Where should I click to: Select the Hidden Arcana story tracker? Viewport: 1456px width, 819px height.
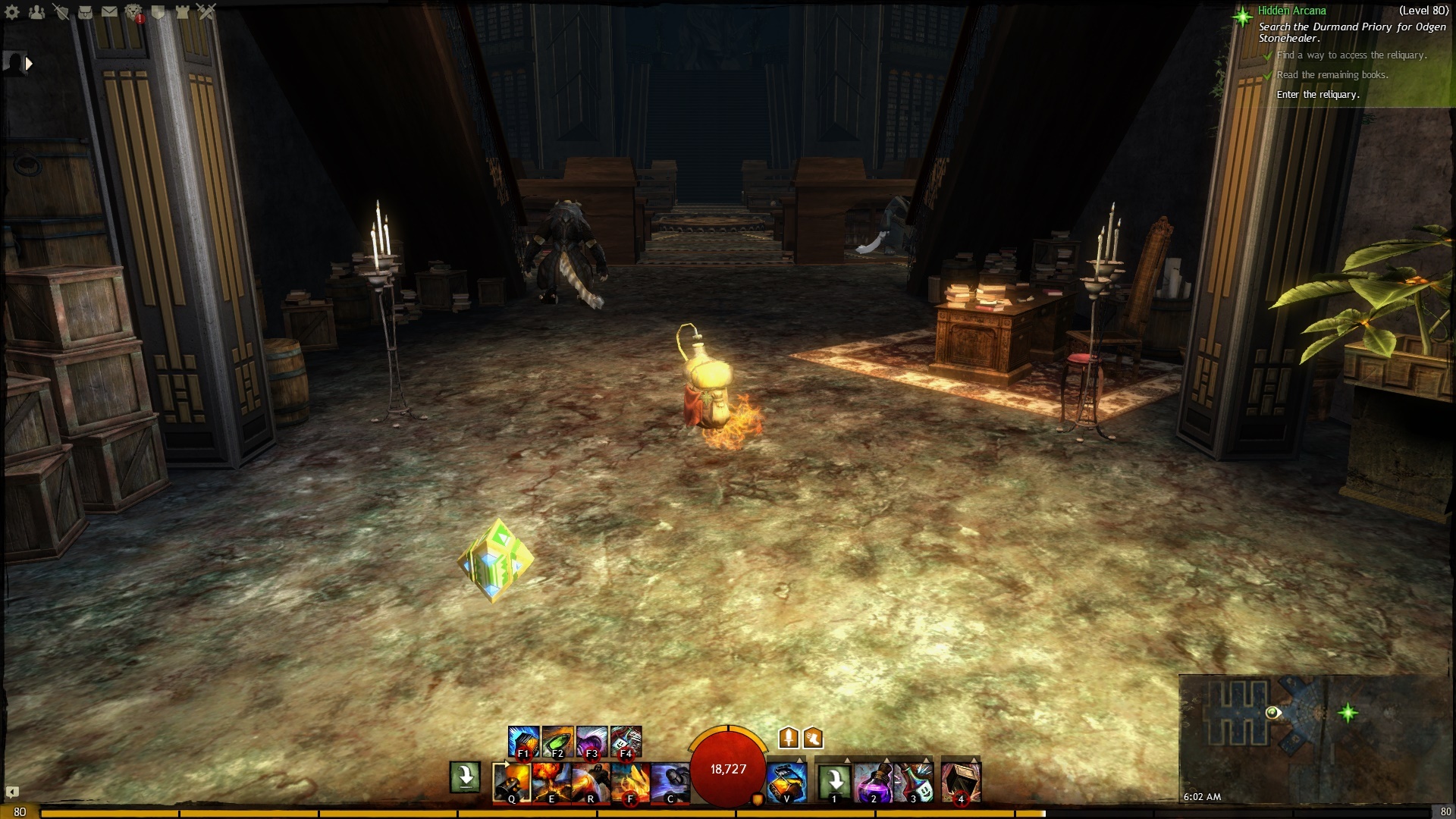pyautogui.click(x=1291, y=11)
